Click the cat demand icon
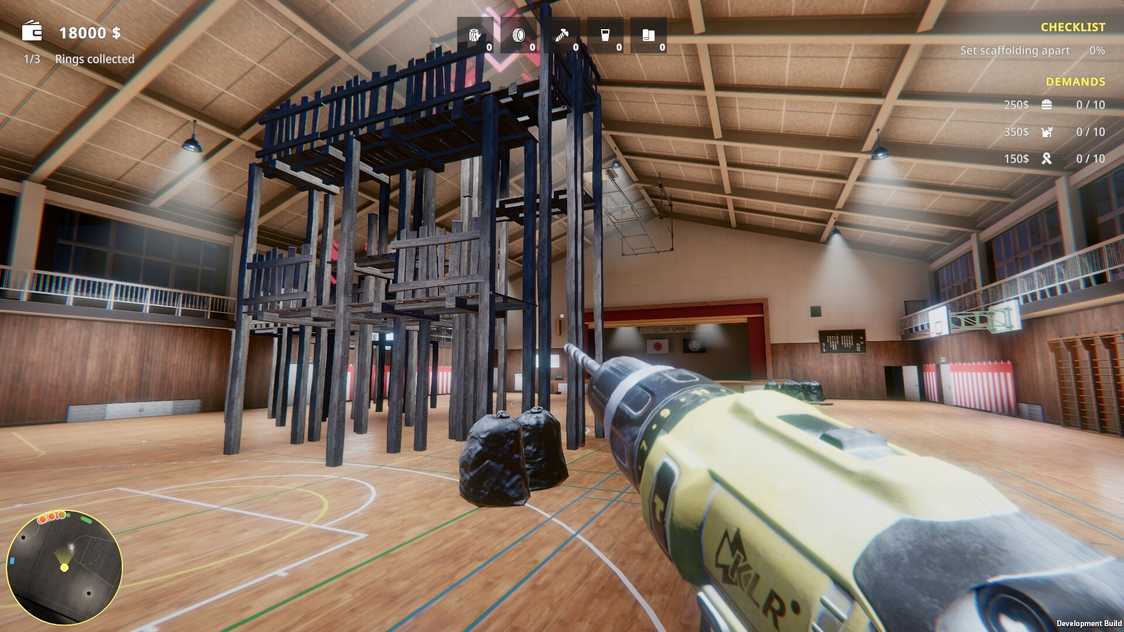Image resolution: width=1124 pixels, height=632 pixels. [1046, 132]
